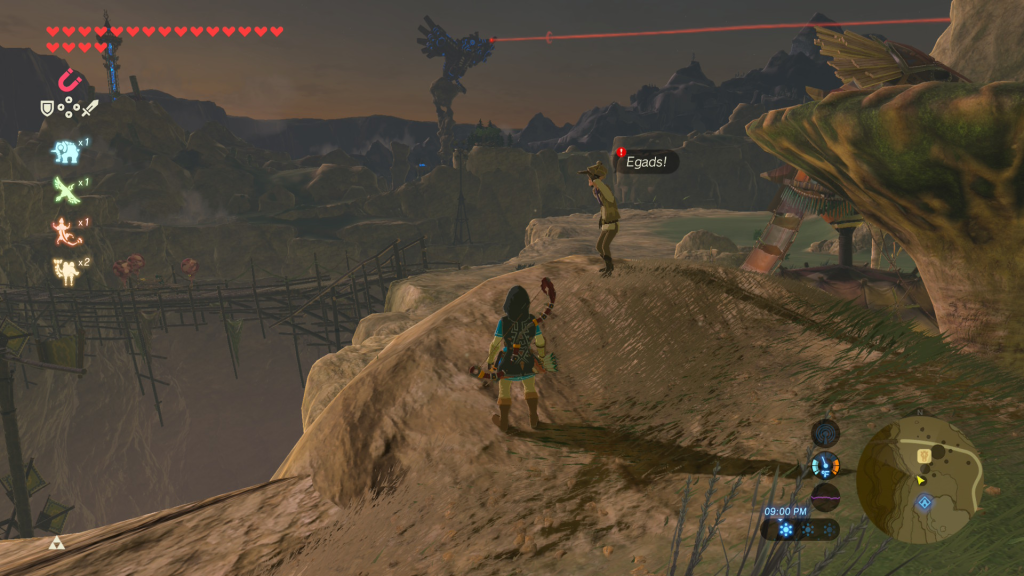The width and height of the screenshot is (1024, 576).
Task: Choose the sword weapon quick-select icon
Action: (x=91, y=107)
